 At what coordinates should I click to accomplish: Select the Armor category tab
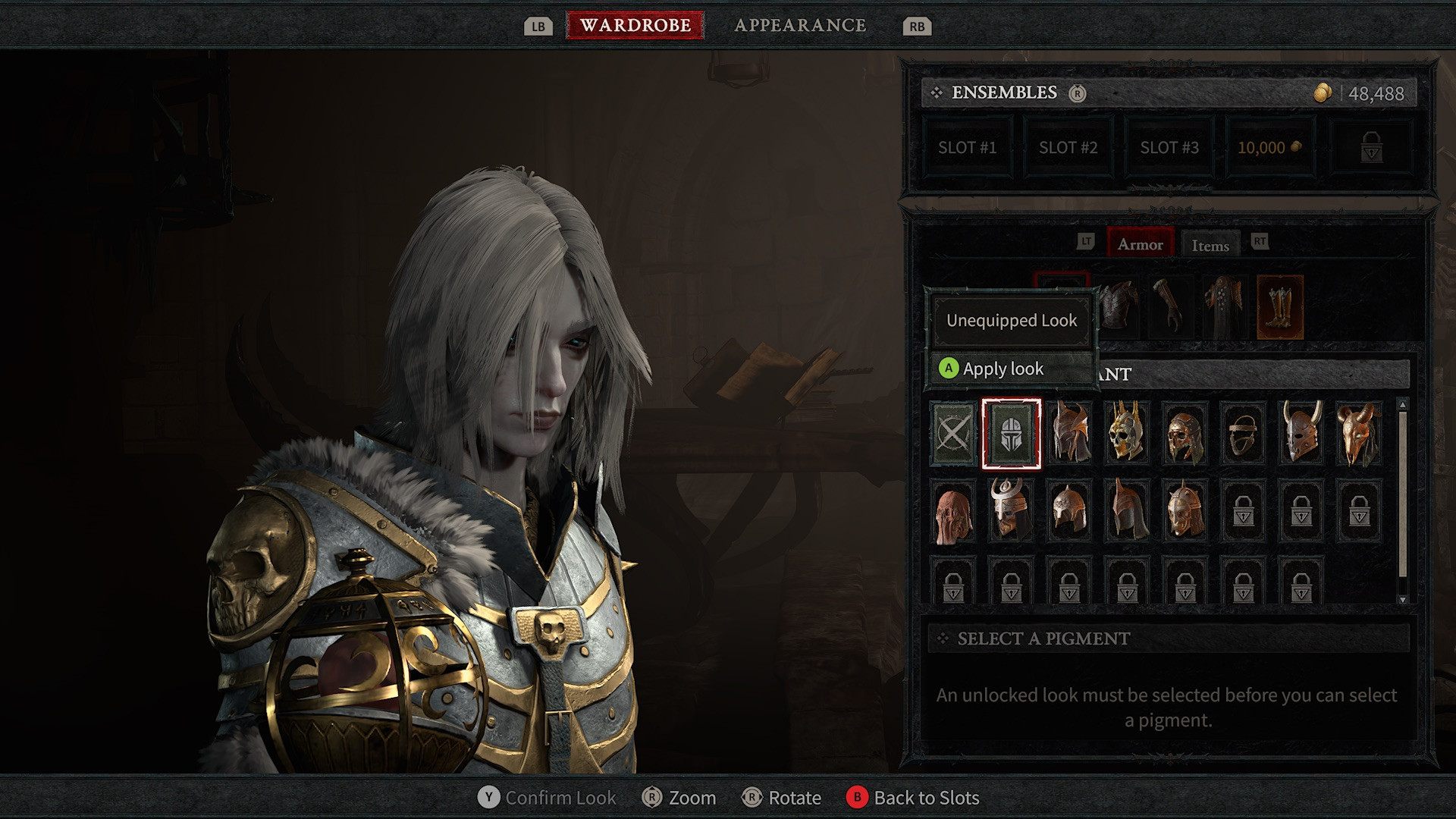pos(1140,244)
